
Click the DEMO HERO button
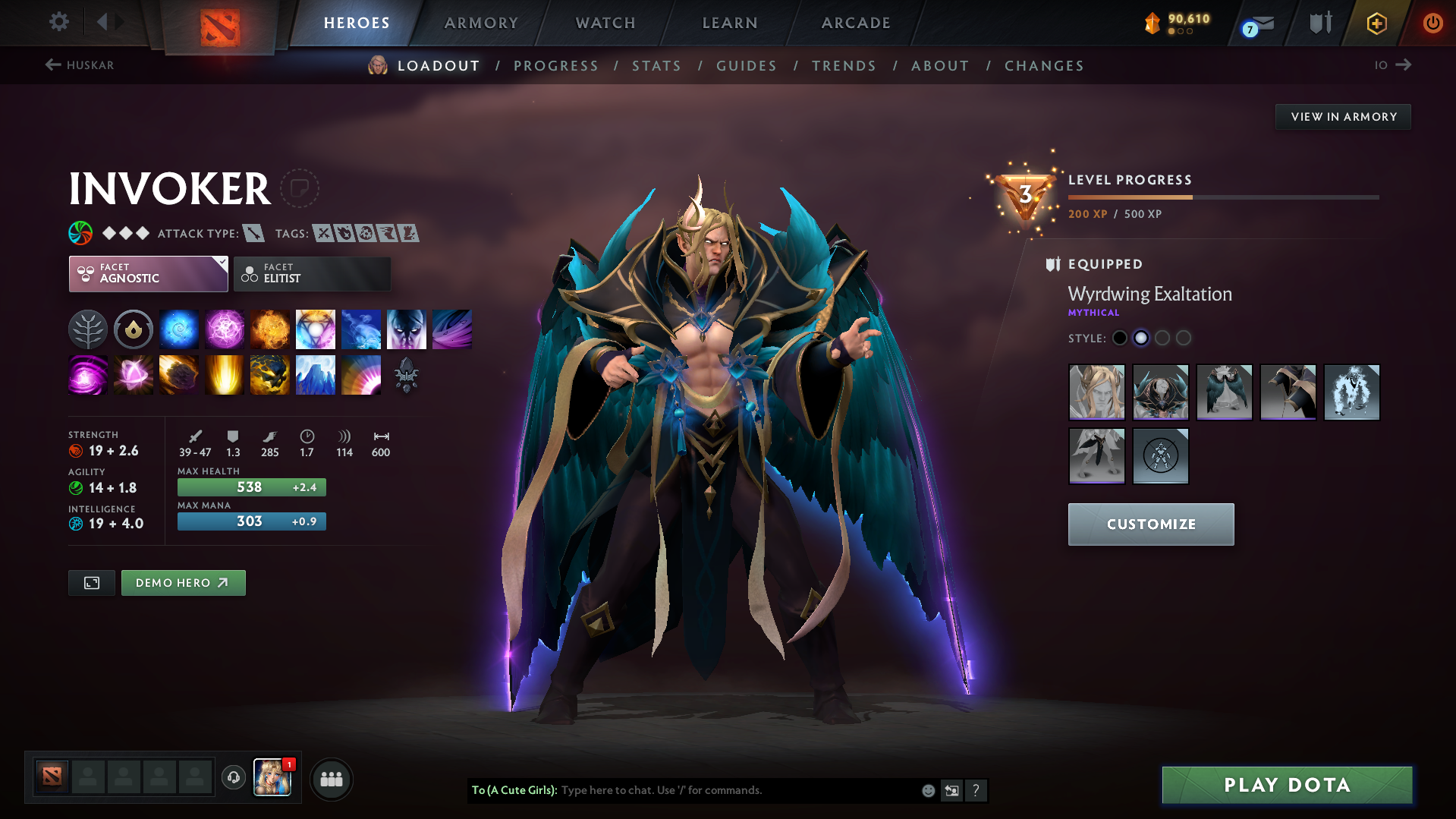183,582
